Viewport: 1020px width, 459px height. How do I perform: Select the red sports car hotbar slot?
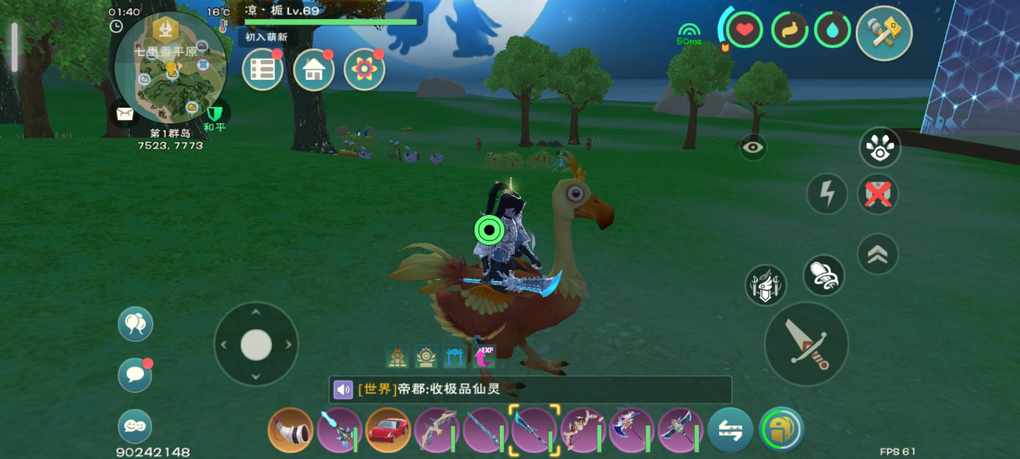tap(387, 431)
